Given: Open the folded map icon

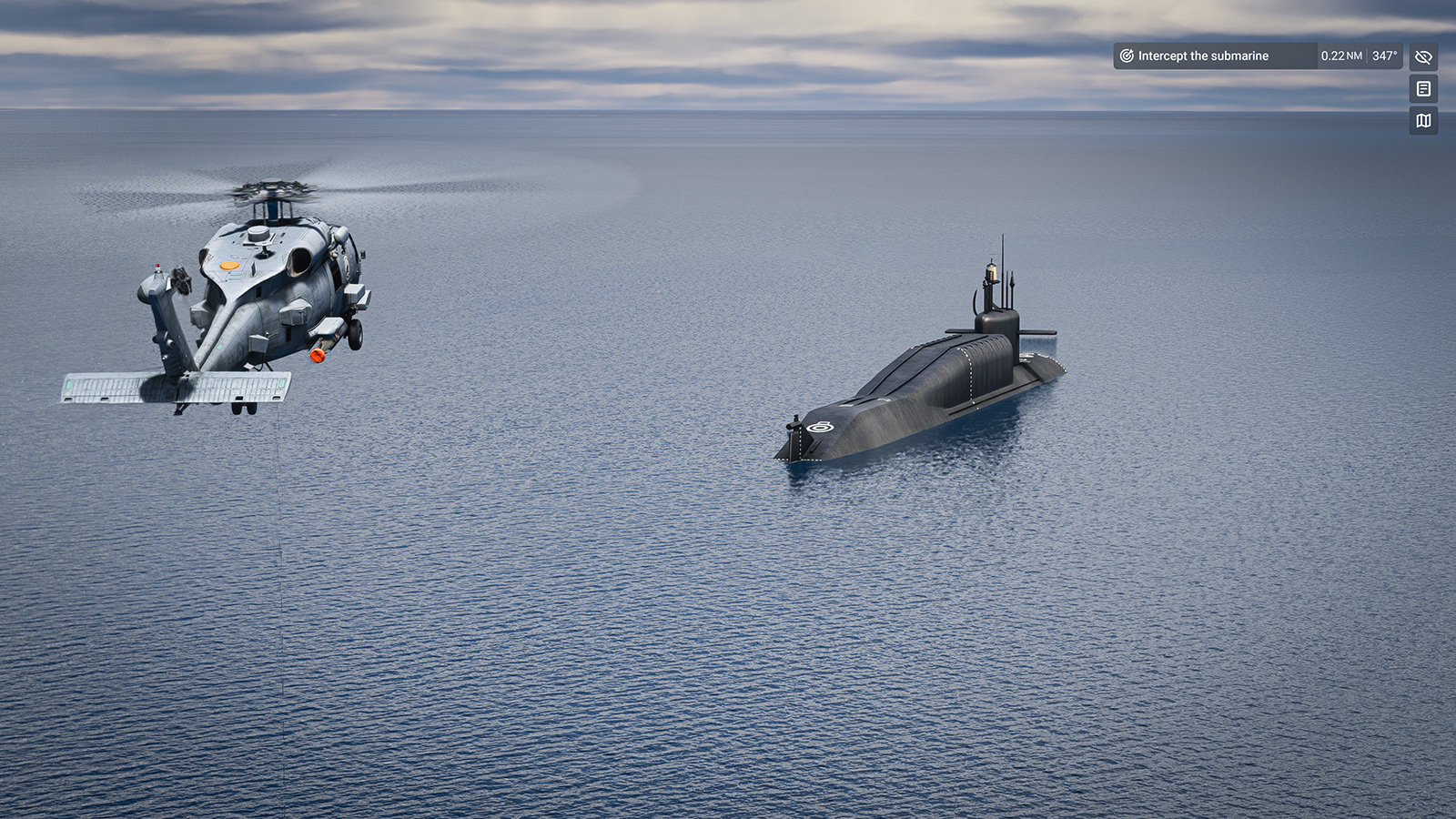Looking at the screenshot, I should pos(1423,120).
